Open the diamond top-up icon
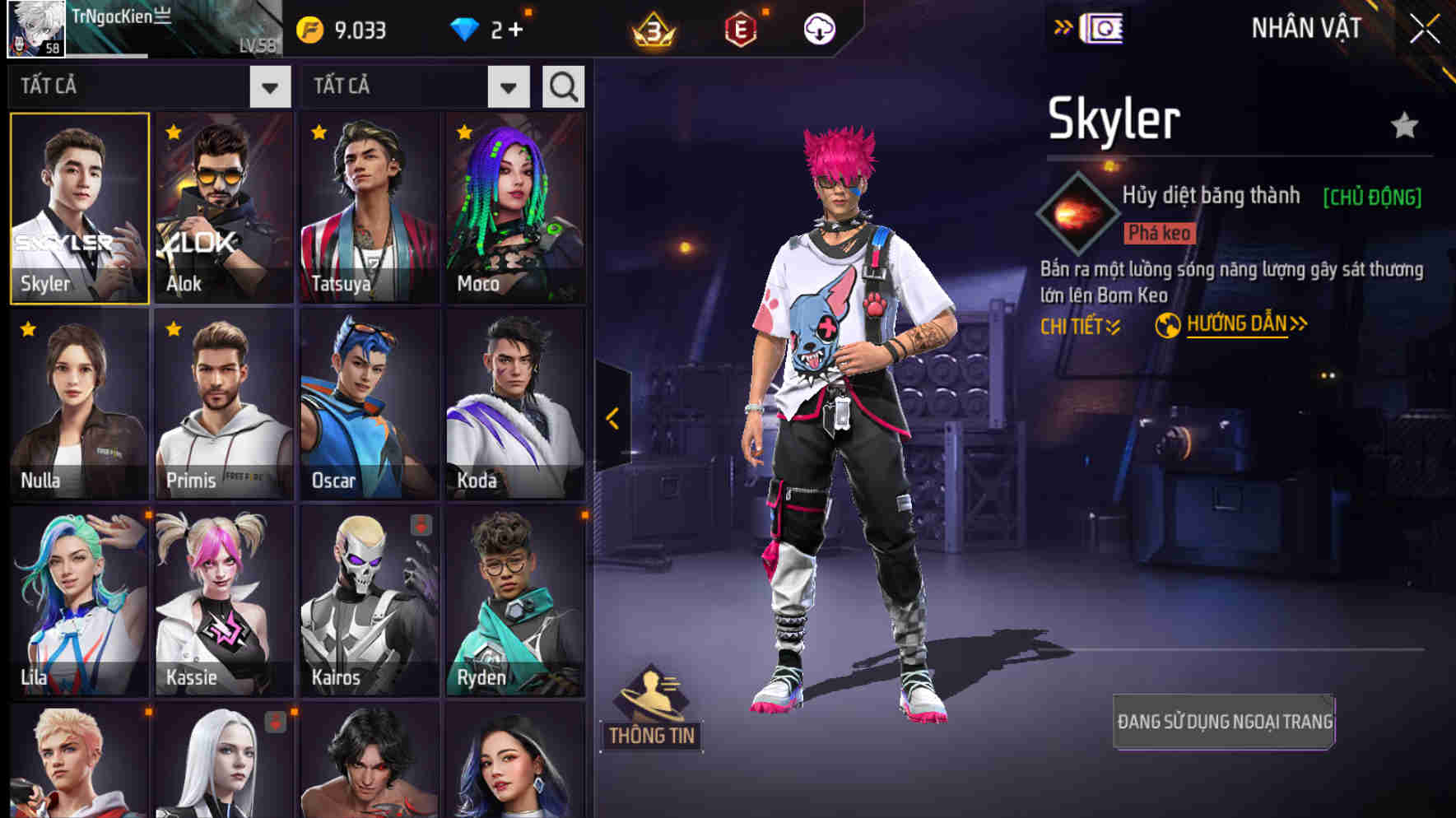Viewport: 1456px width, 818px height. [466, 28]
